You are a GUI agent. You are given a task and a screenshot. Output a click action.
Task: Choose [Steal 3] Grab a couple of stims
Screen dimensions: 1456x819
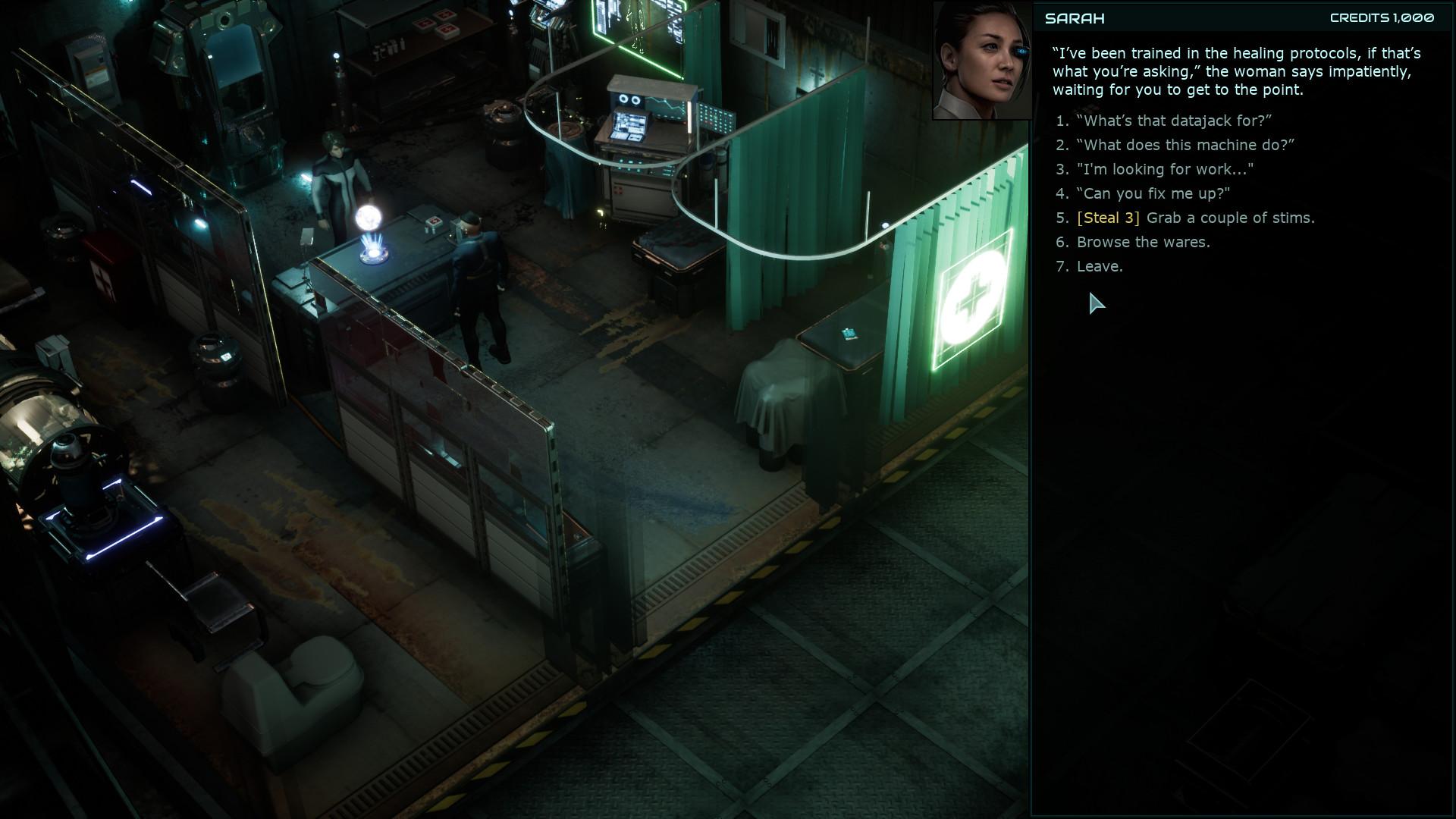[x=1196, y=218]
